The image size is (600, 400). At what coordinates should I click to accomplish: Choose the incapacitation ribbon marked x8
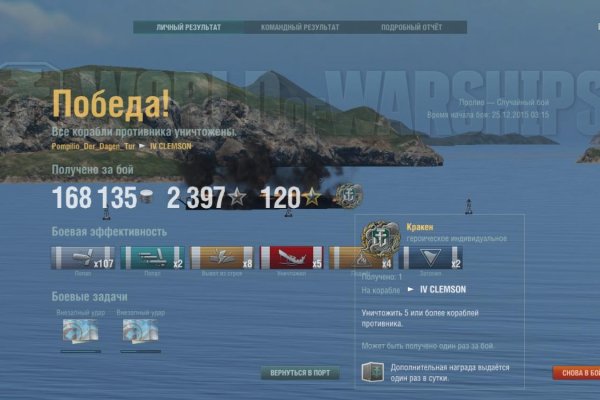pos(222,258)
